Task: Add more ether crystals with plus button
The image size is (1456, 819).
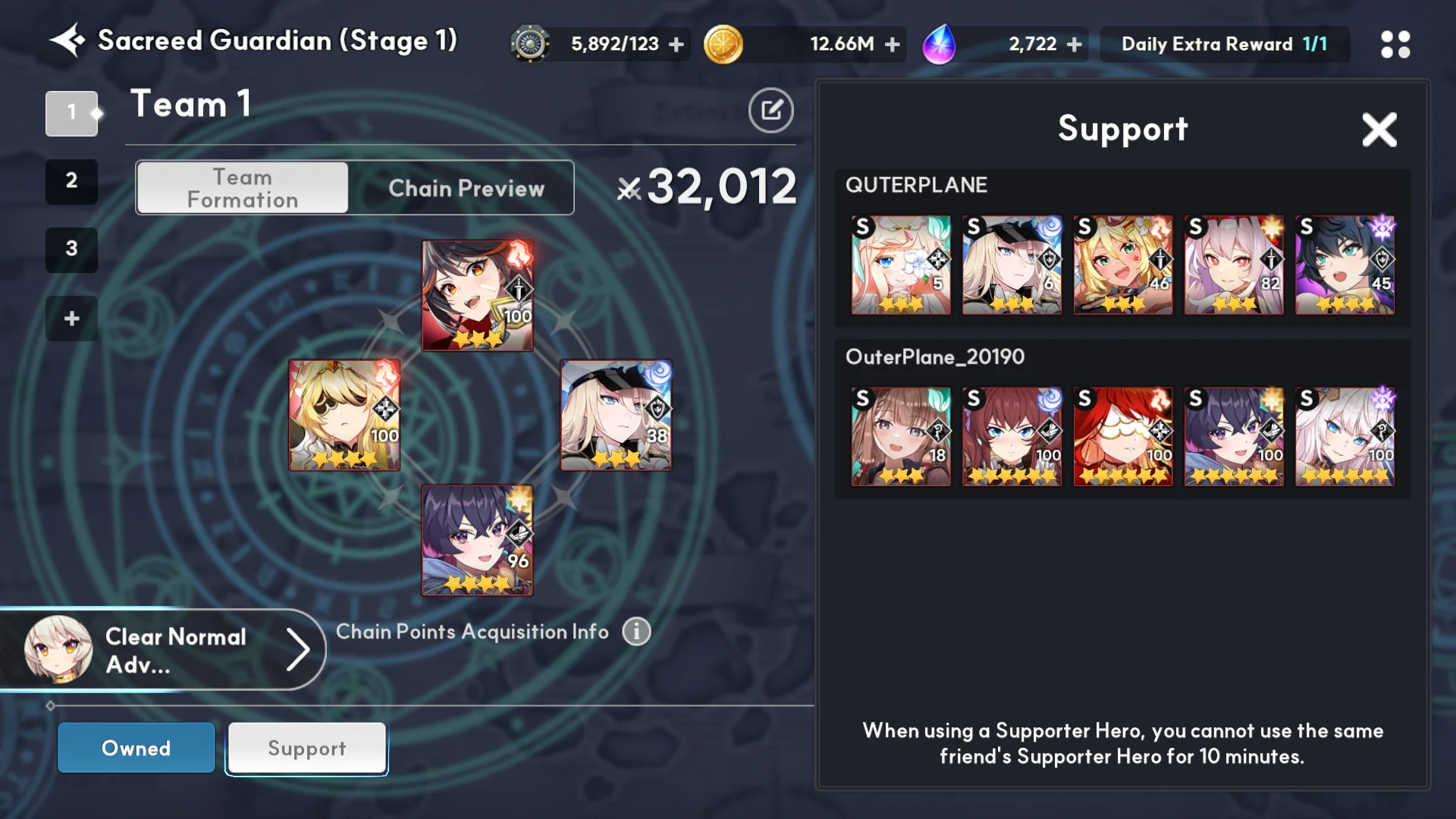Action: (x=1074, y=45)
